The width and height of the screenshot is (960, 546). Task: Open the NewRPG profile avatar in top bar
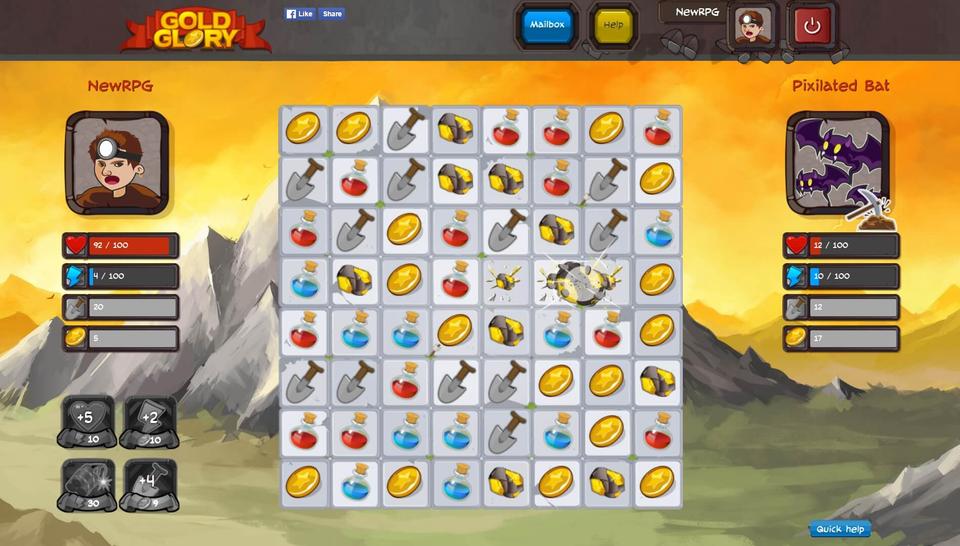(752, 26)
